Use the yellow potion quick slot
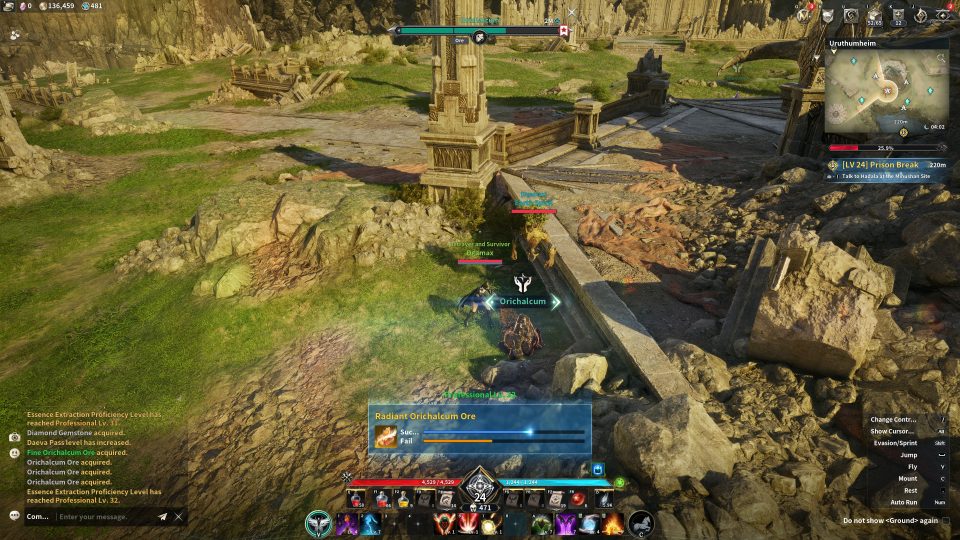The width and height of the screenshot is (960, 540). [404, 500]
